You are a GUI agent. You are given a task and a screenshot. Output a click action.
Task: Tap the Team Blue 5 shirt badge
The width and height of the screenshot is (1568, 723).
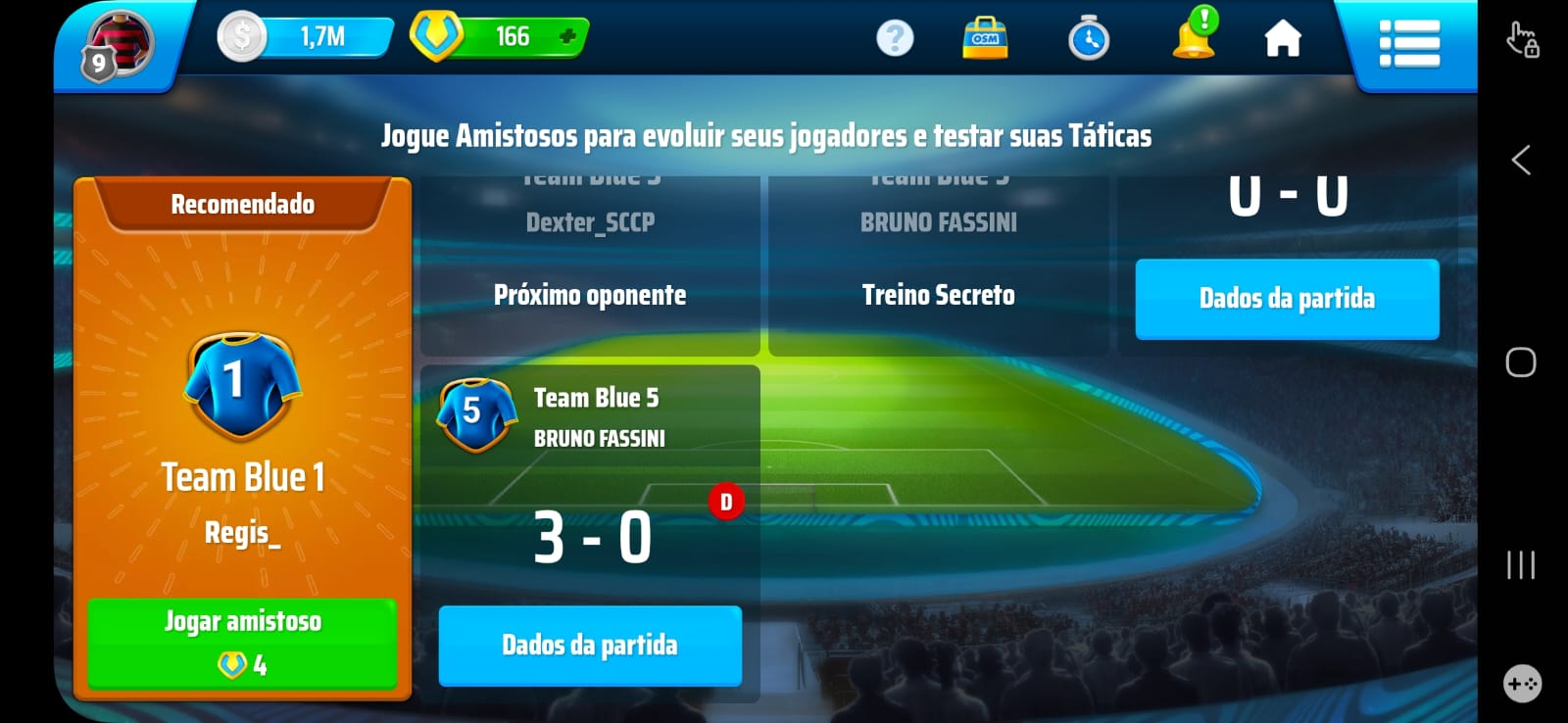476,414
